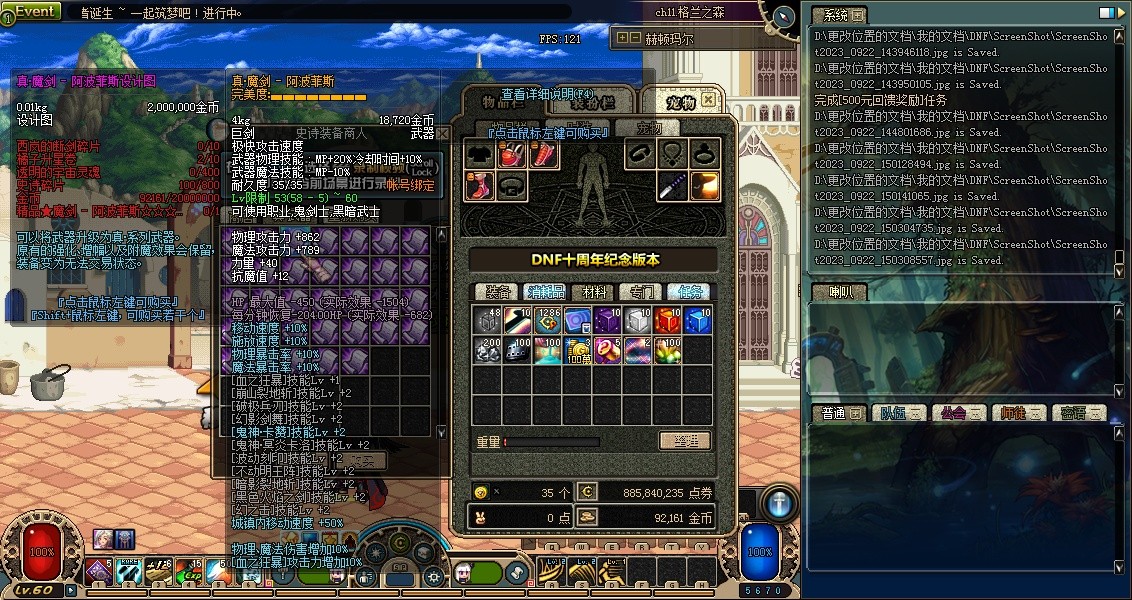This screenshot has width=1132, height=600.
Task: Open the 系统 system chat tab
Action: pos(837,15)
